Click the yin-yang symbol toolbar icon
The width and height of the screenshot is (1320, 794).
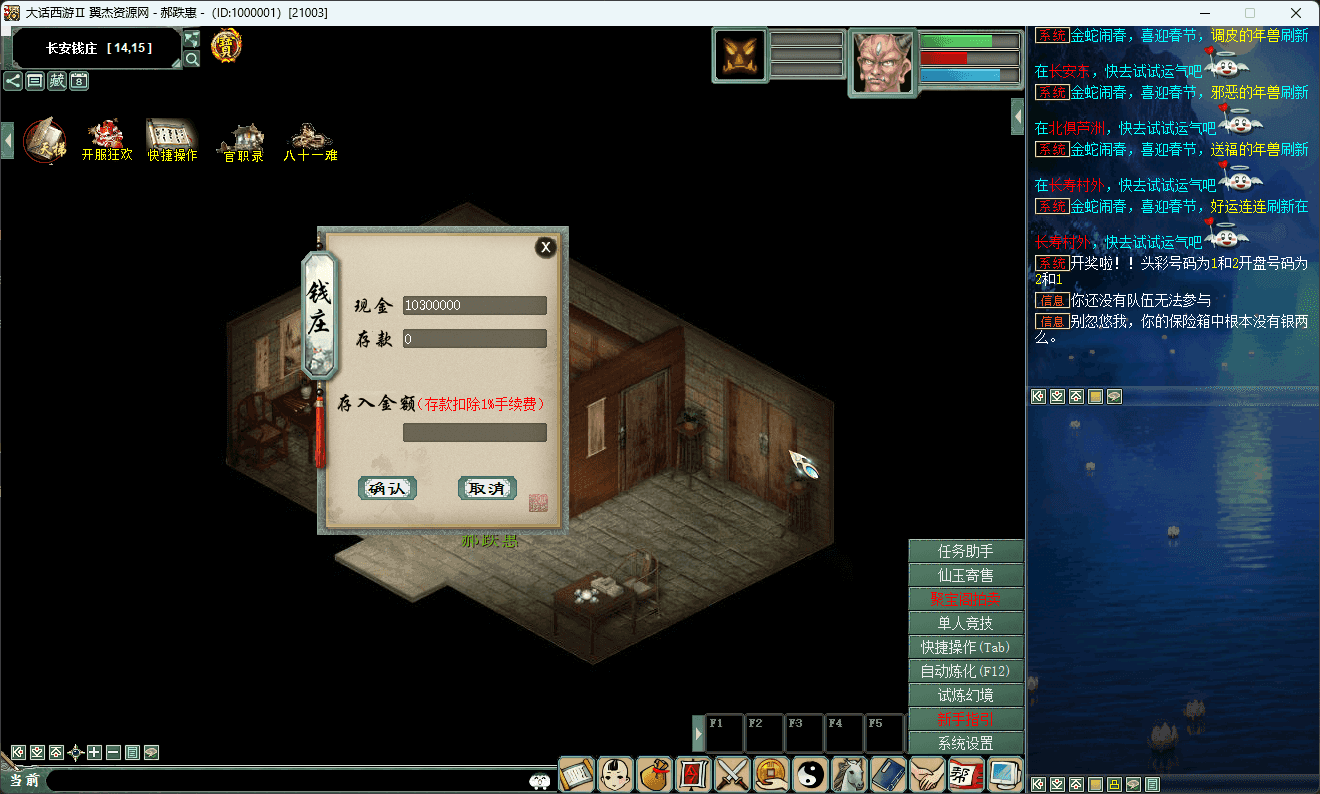[x=811, y=774]
